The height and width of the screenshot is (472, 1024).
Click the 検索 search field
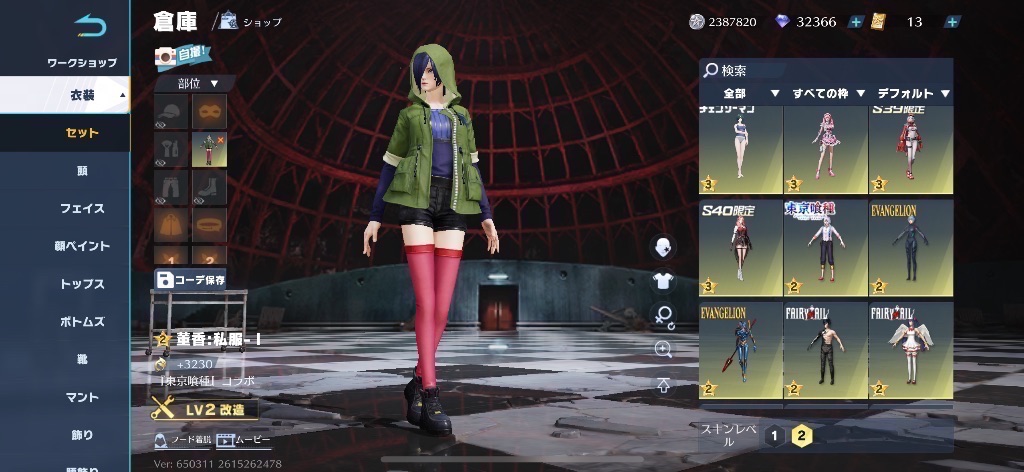(825, 71)
